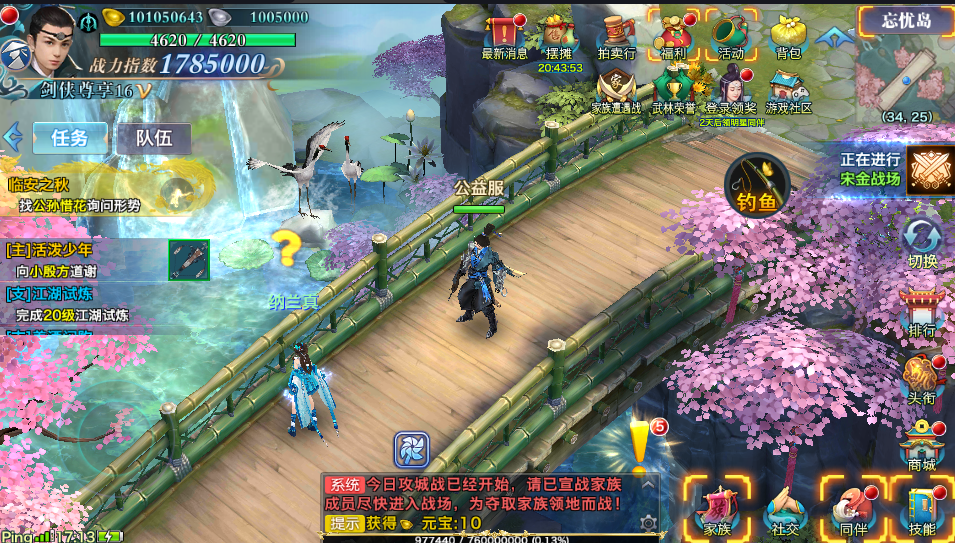This screenshot has width=955, height=543.
Task: Open the 福利 welfare rewards
Action: pyautogui.click(x=673, y=36)
